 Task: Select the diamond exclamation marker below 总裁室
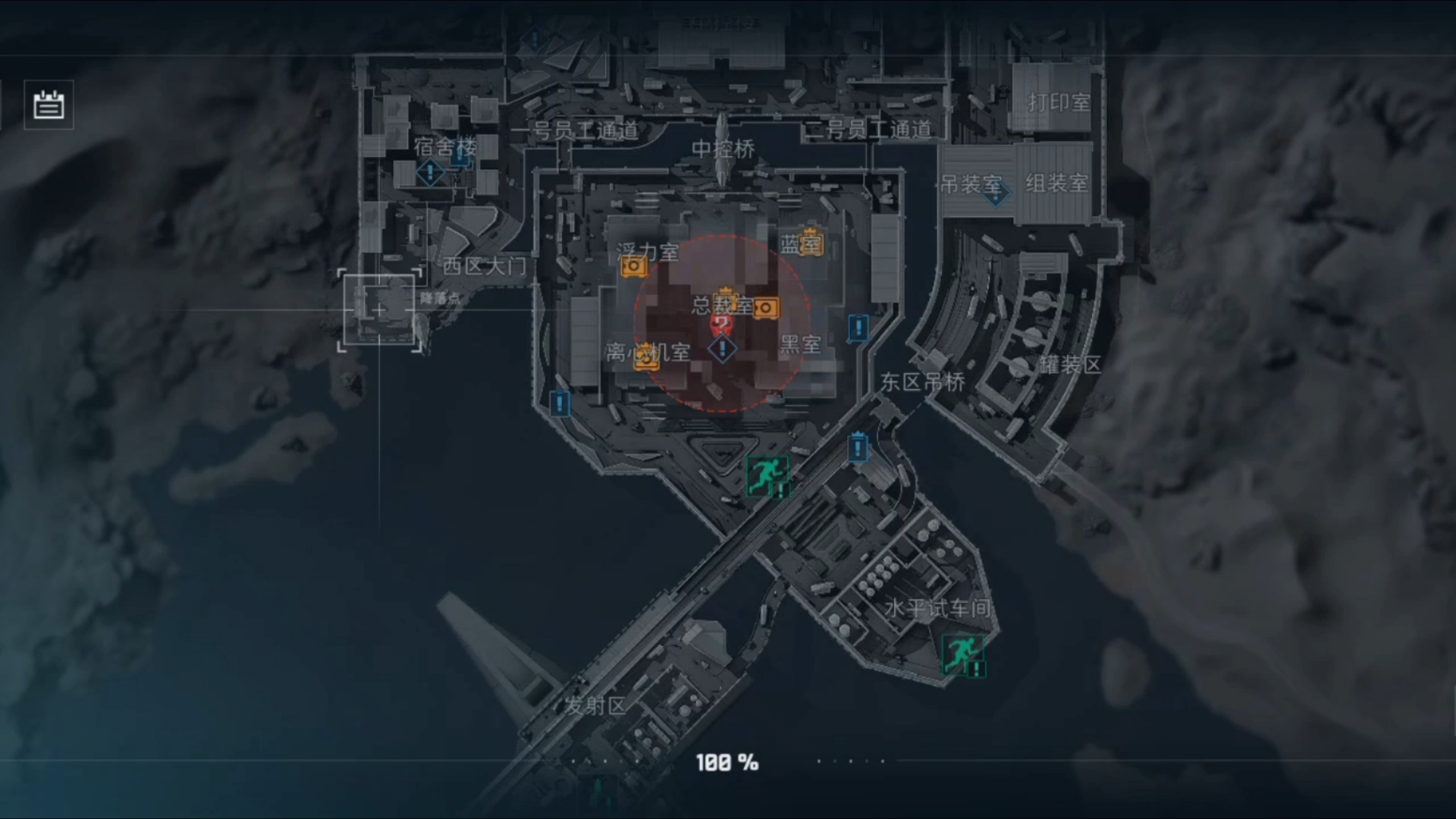[723, 349]
